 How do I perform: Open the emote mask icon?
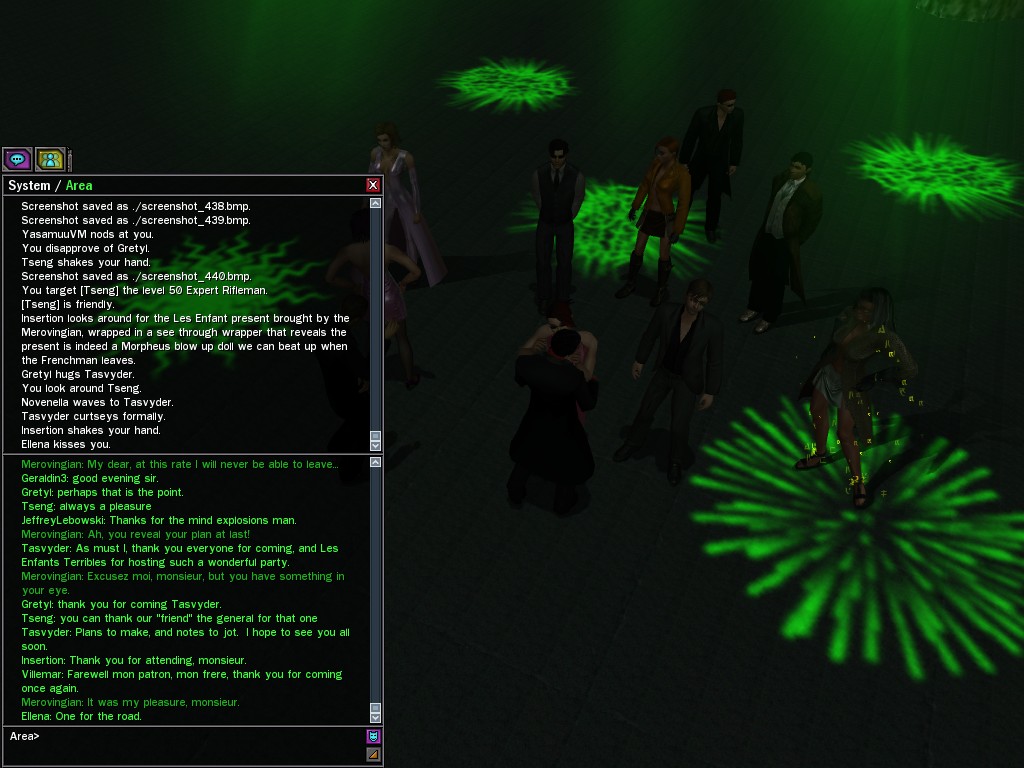coord(373,737)
